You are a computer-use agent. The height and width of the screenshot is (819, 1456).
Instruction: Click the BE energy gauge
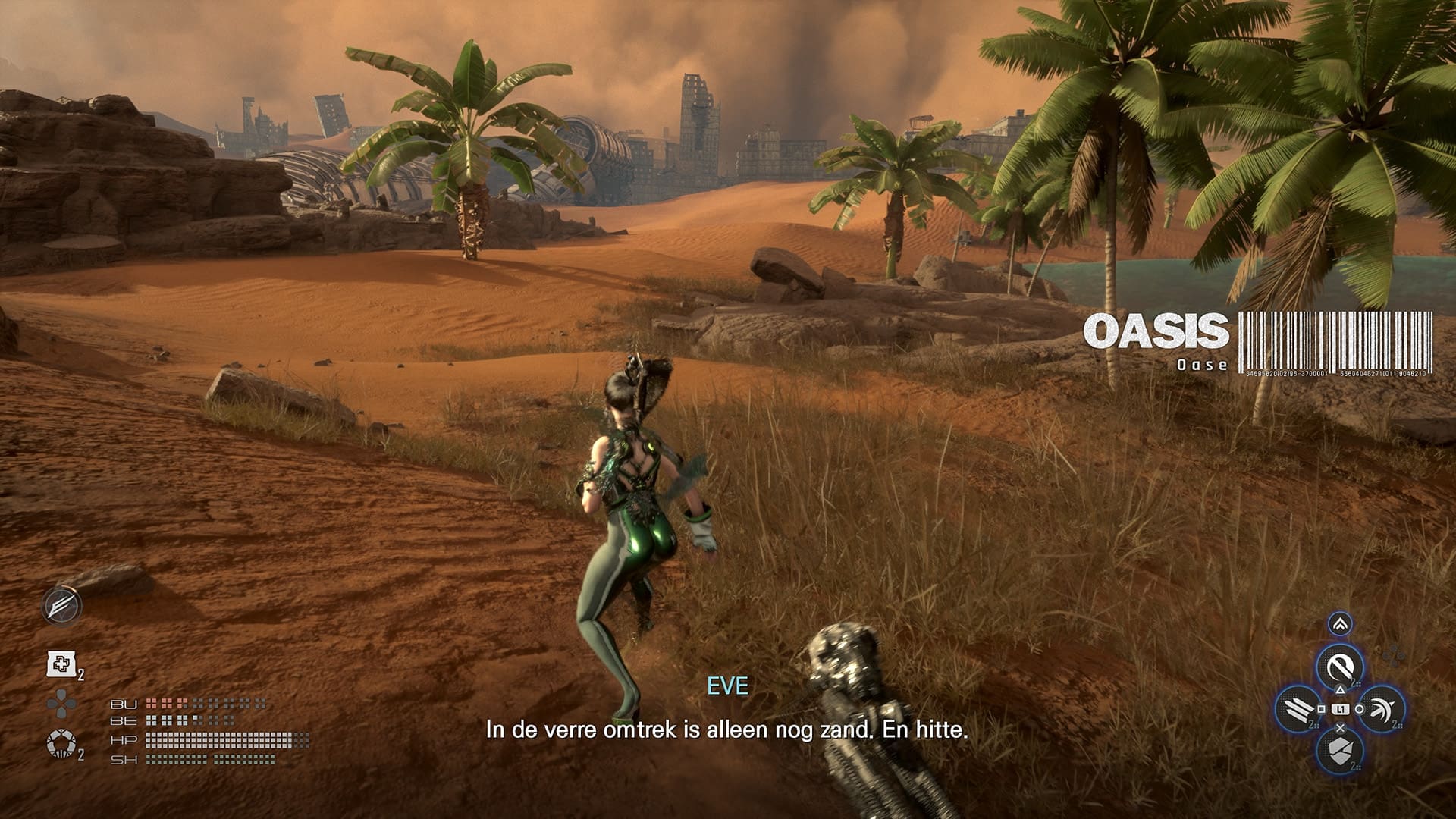tap(195, 720)
